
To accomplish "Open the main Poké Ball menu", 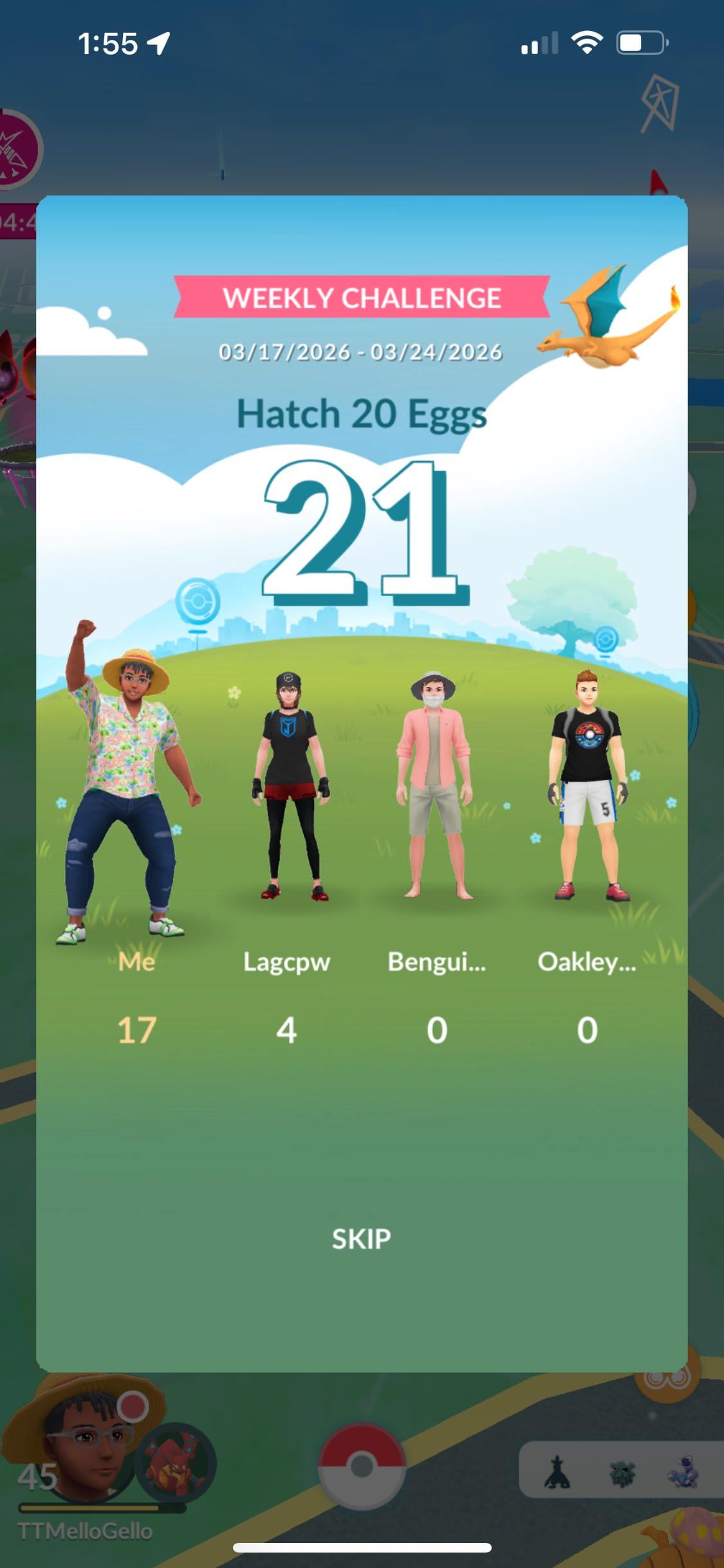I will click(362, 1466).
